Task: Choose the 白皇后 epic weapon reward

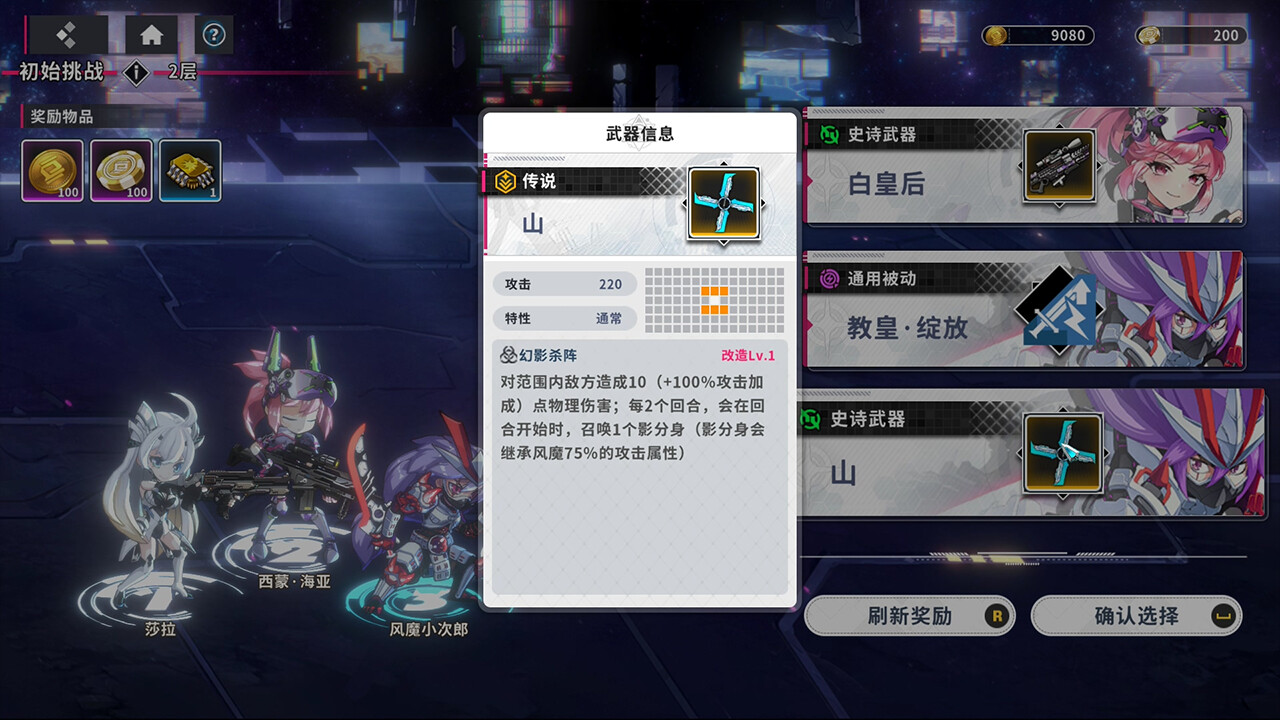Action: pos(1024,166)
